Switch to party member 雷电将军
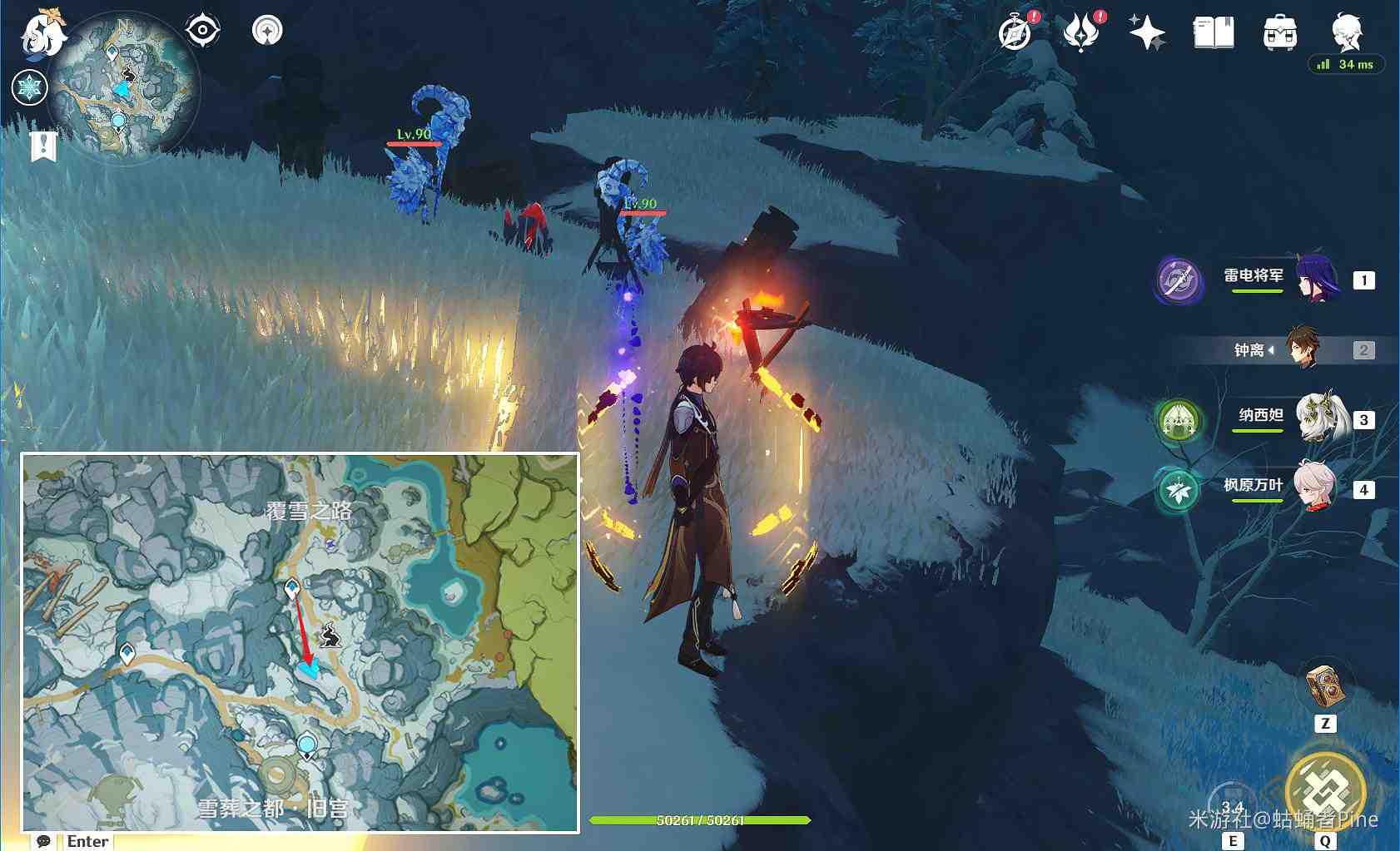This screenshot has width=1400, height=851. point(1317,279)
